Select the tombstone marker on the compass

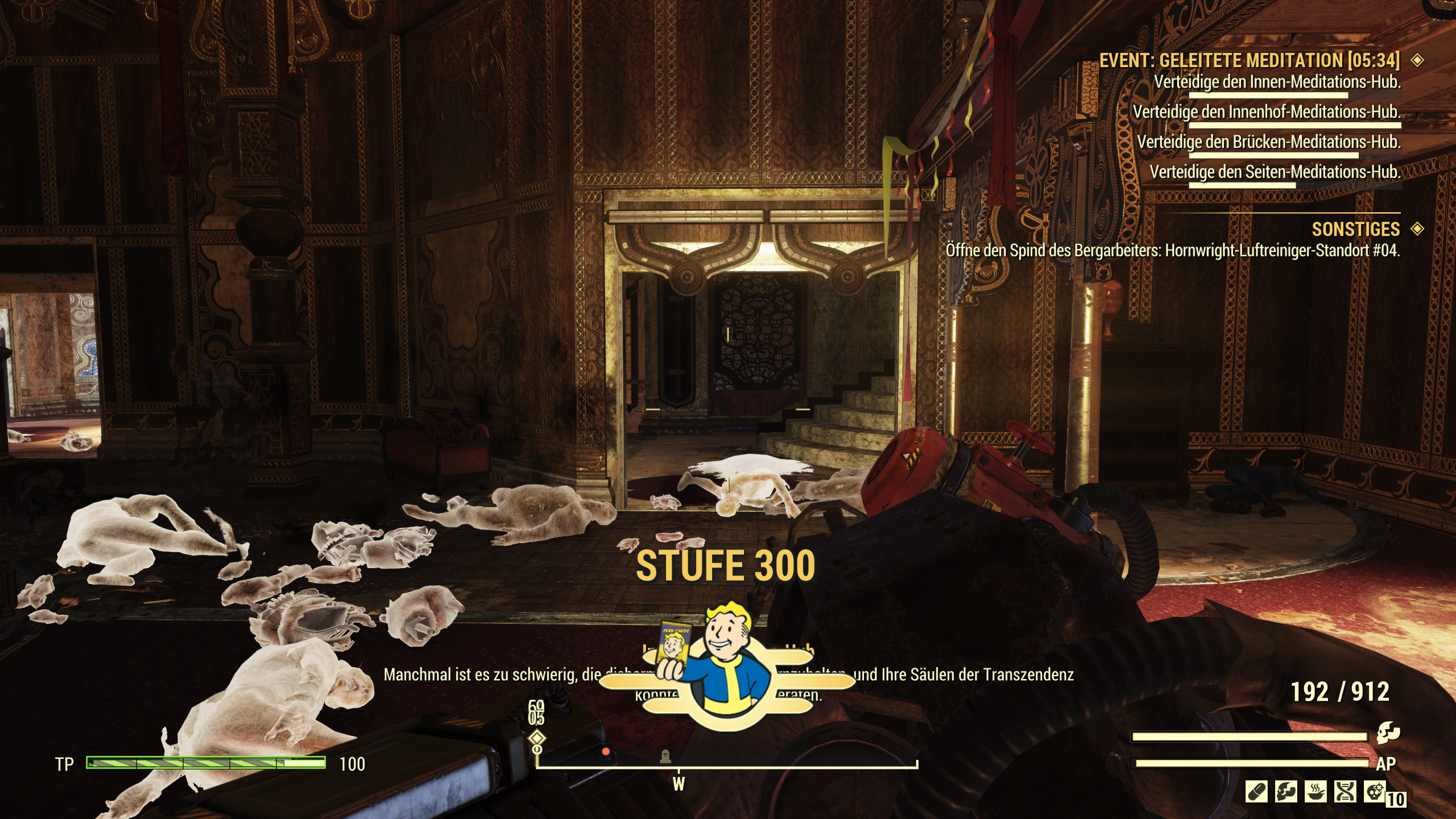[x=664, y=756]
